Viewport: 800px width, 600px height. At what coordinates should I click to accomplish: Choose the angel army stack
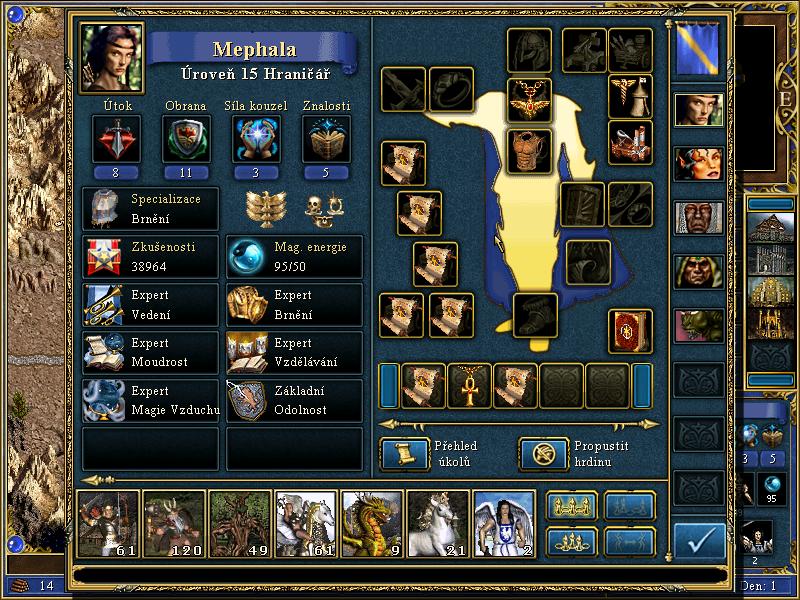tap(502, 522)
